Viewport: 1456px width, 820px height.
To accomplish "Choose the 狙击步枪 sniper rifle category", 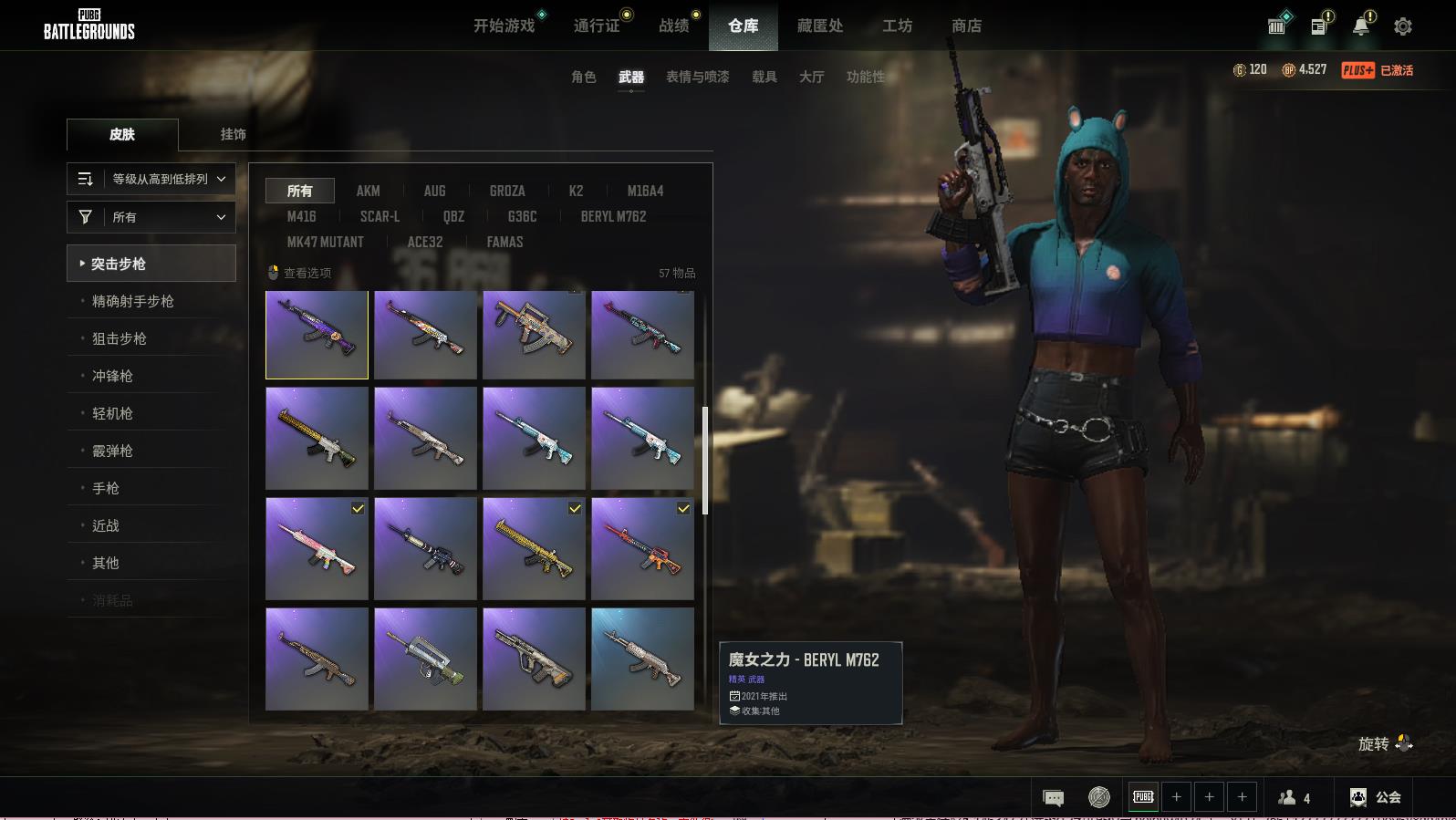I will pyautogui.click(x=120, y=338).
